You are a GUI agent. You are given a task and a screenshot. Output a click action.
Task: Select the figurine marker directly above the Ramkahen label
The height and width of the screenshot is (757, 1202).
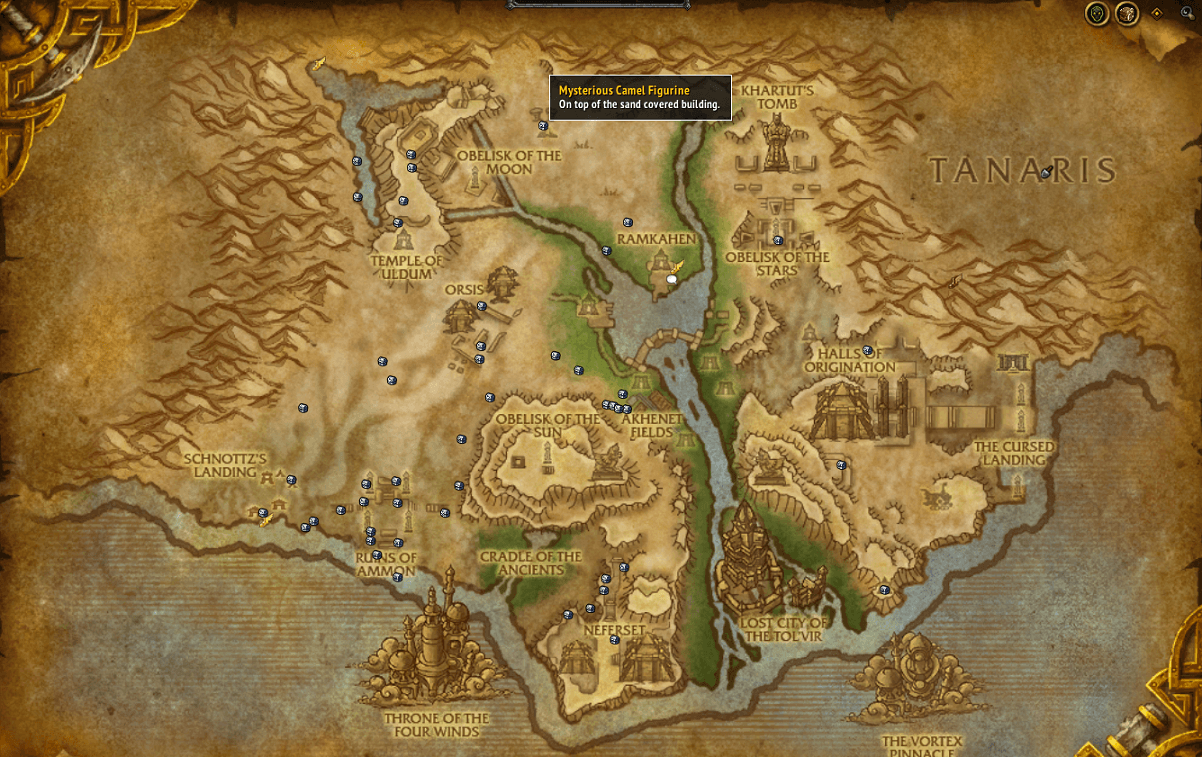pyautogui.click(x=628, y=222)
